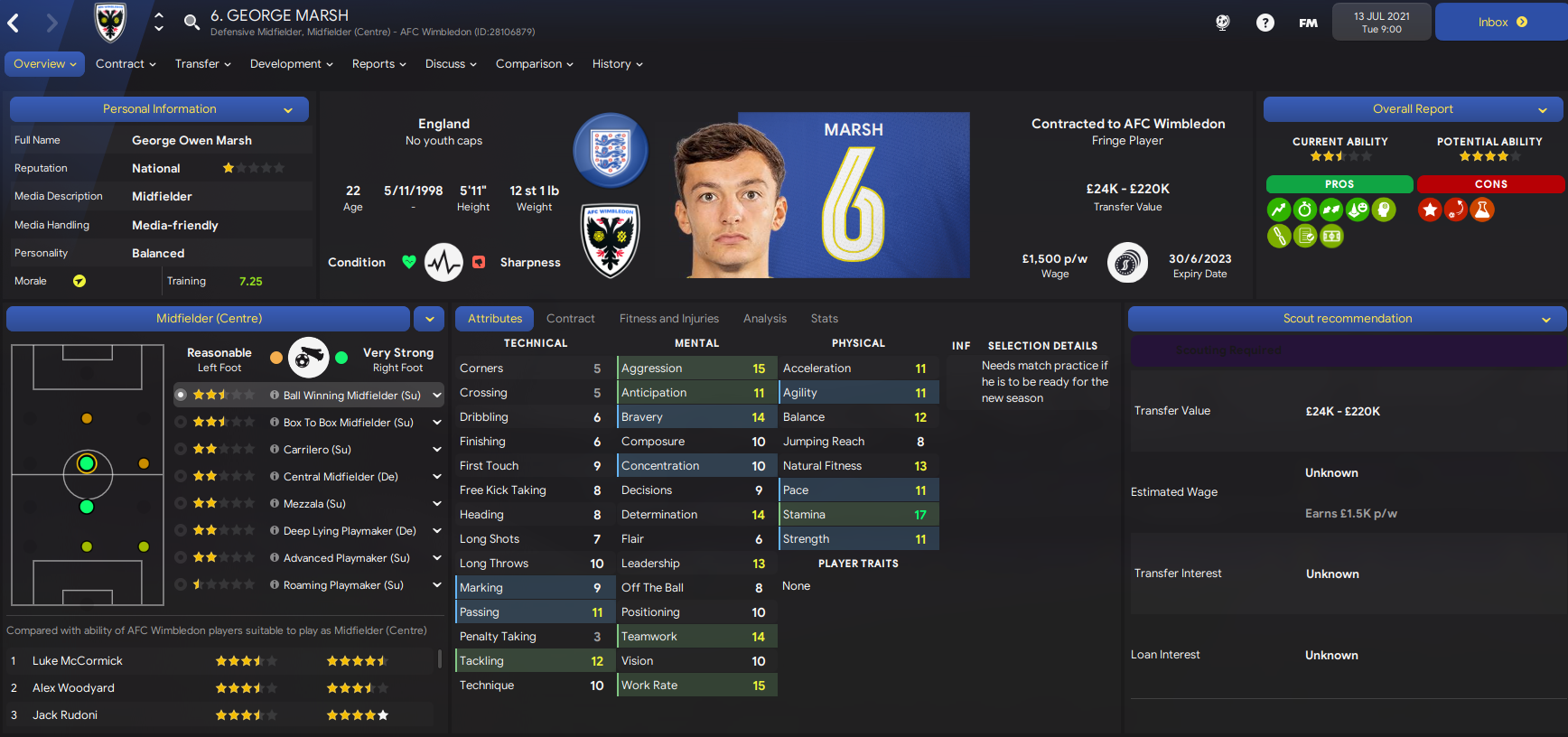1568x737 pixels.
Task: Switch to Fitness and Injuries tab
Action: tap(668, 319)
